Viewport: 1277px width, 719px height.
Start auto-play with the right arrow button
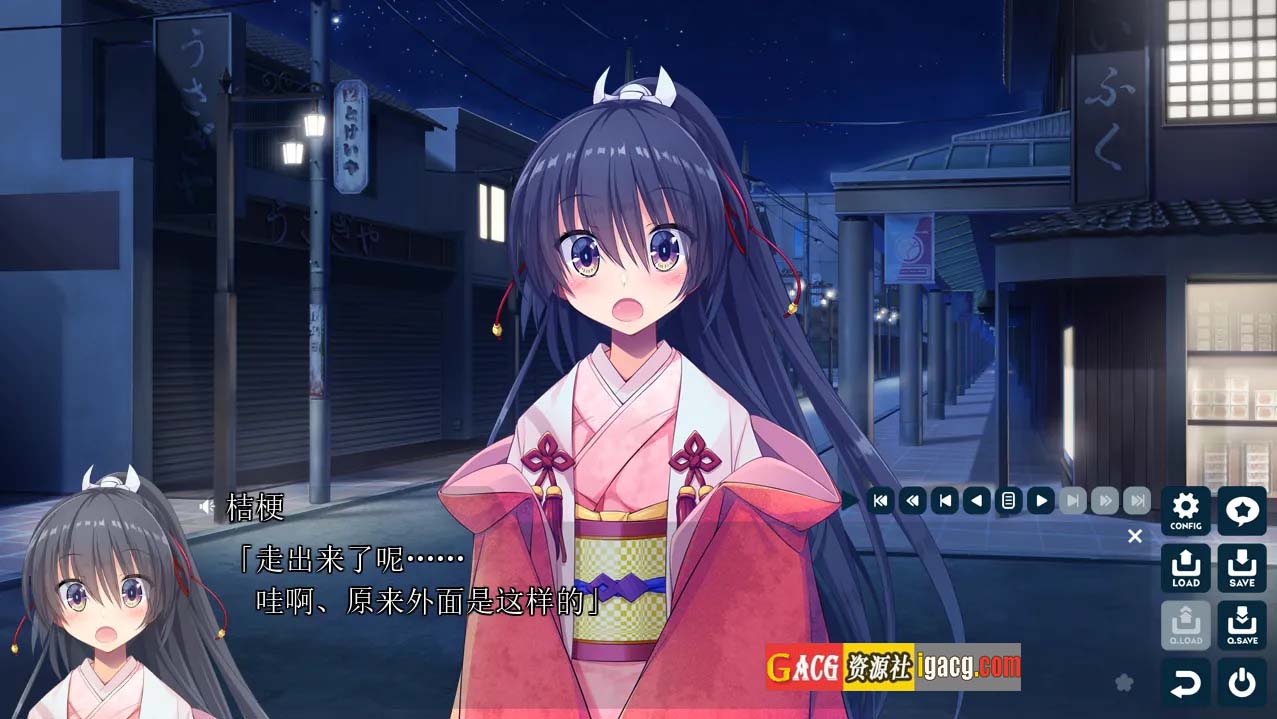coord(1041,500)
